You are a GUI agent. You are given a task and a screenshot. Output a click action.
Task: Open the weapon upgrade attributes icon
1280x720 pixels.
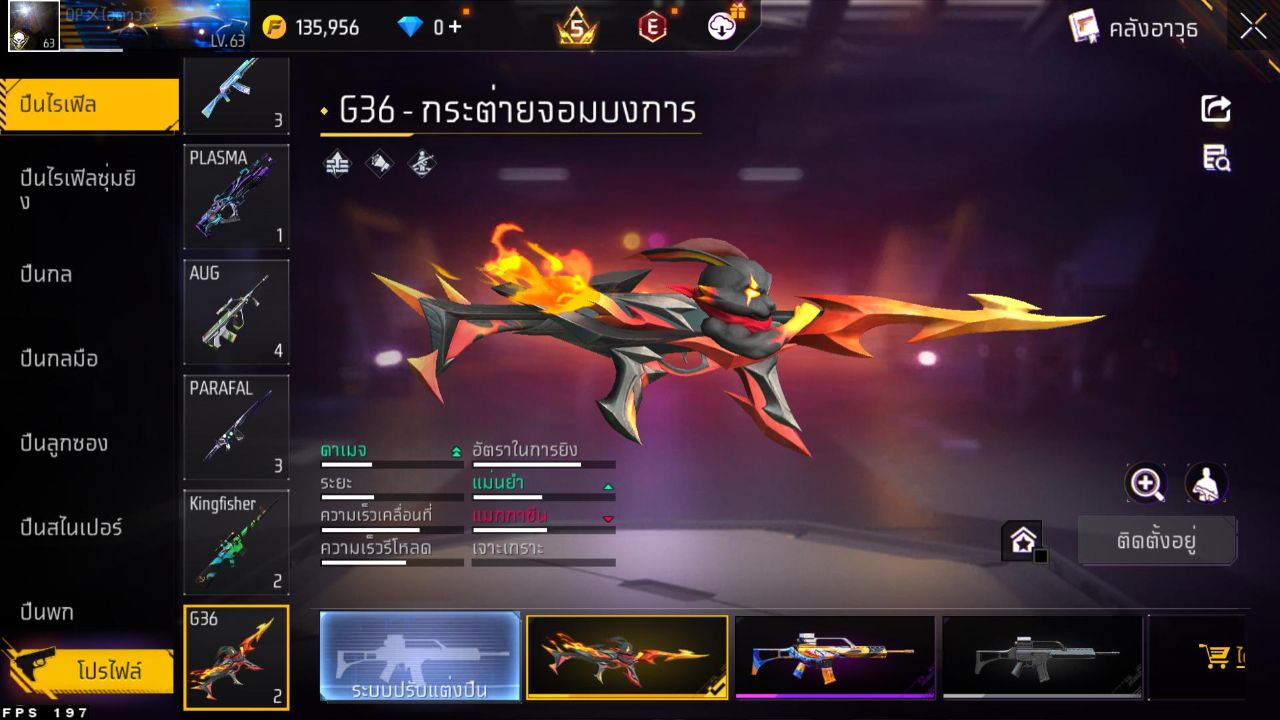(336, 162)
